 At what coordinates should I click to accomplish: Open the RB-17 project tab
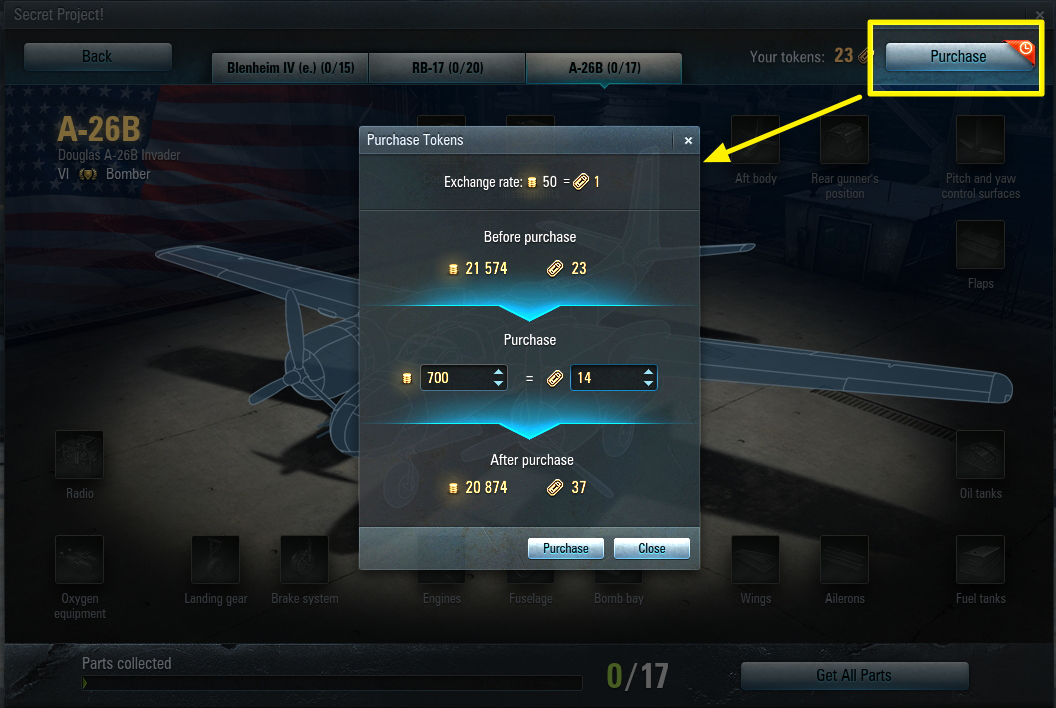[x=447, y=69]
